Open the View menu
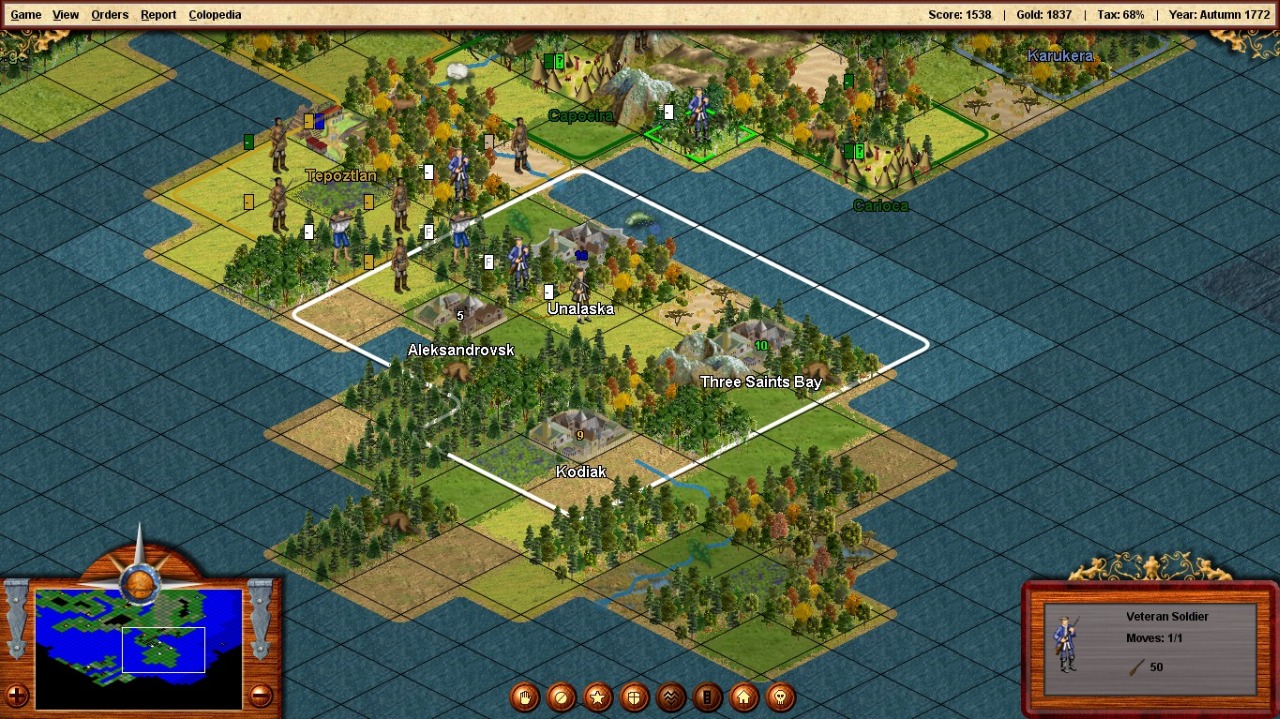Screen dimensions: 1280x719 (x=66, y=15)
